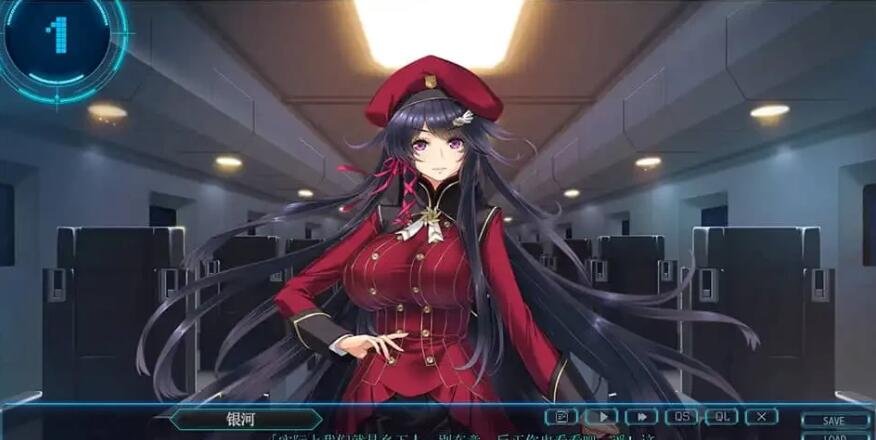Image resolution: width=876 pixels, height=440 pixels.
Task: Open the SAVE menu
Action: [834, 421]
